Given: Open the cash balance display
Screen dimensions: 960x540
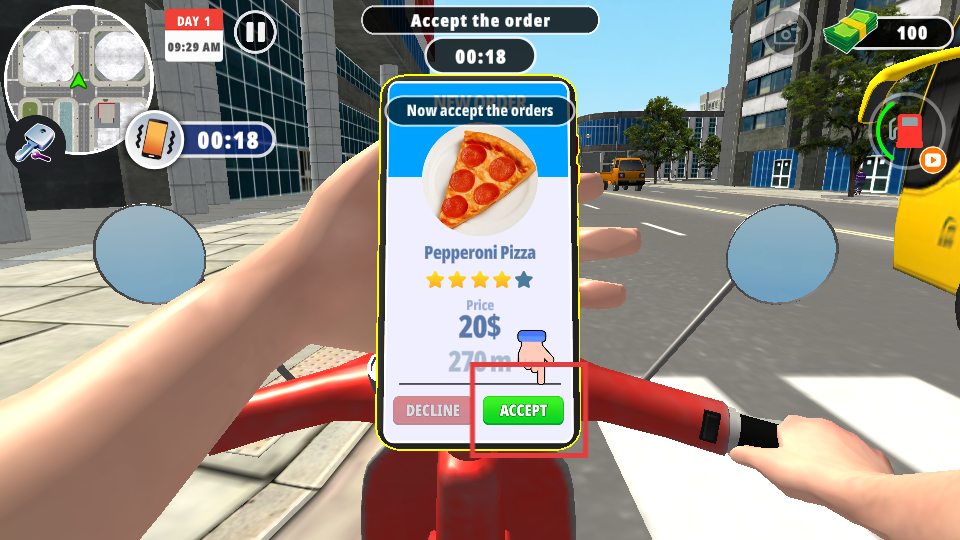Looking at the screenshot, I should pyautogui.click(x=890, y=32).
